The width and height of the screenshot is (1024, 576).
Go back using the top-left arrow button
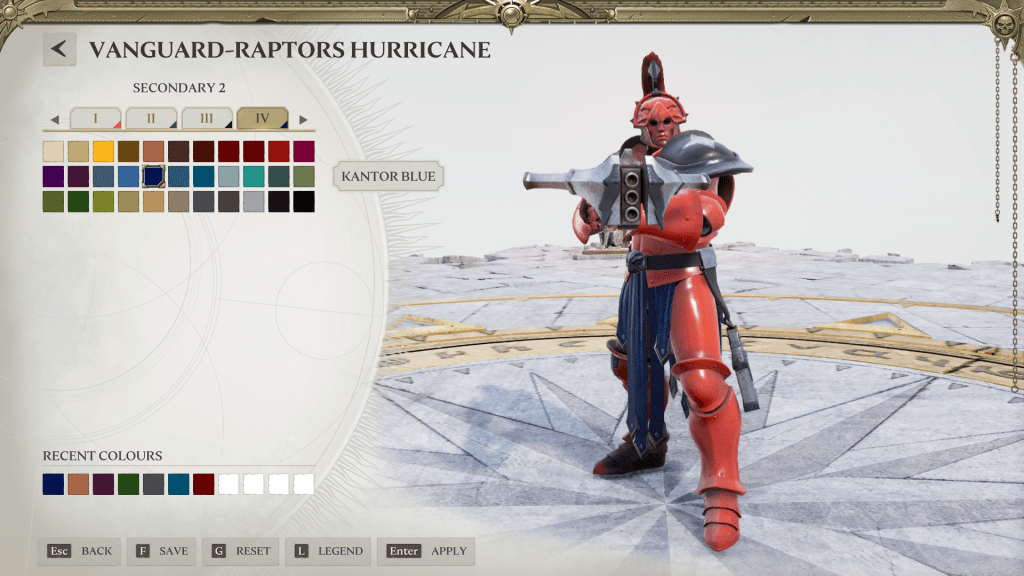60,49
